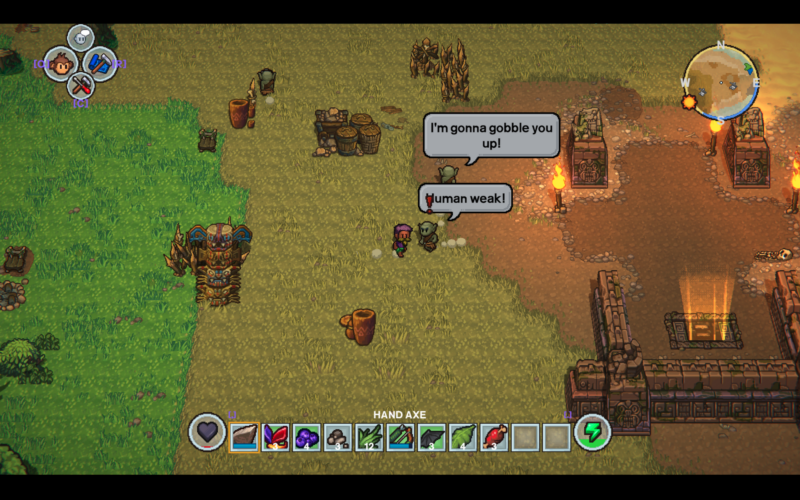The height and width of the screenshot is (500, 800).
Task: Select the red feathers hotbar slot
Action: [x=276, y=437]
